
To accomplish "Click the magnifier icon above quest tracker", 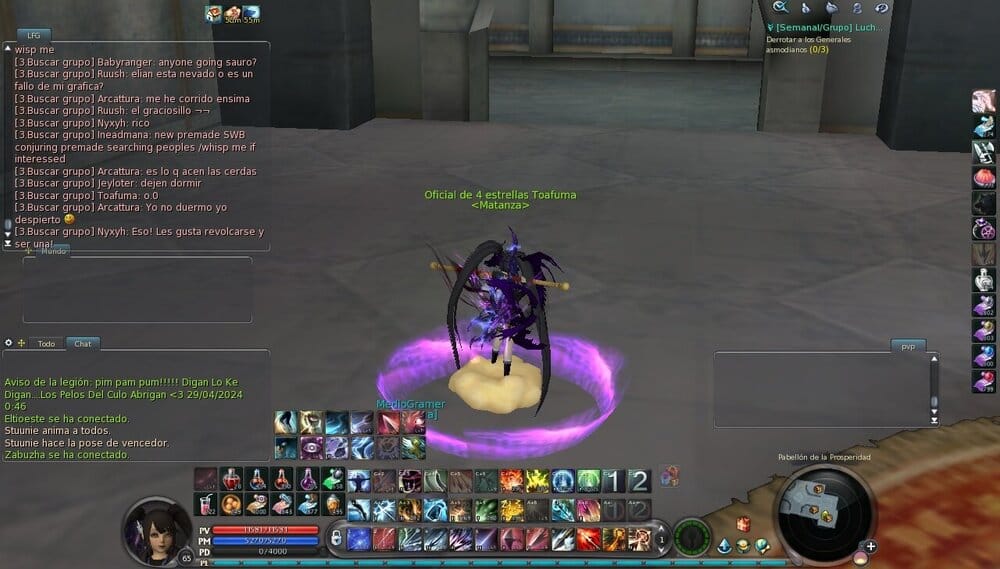I will tap(780, 8).
